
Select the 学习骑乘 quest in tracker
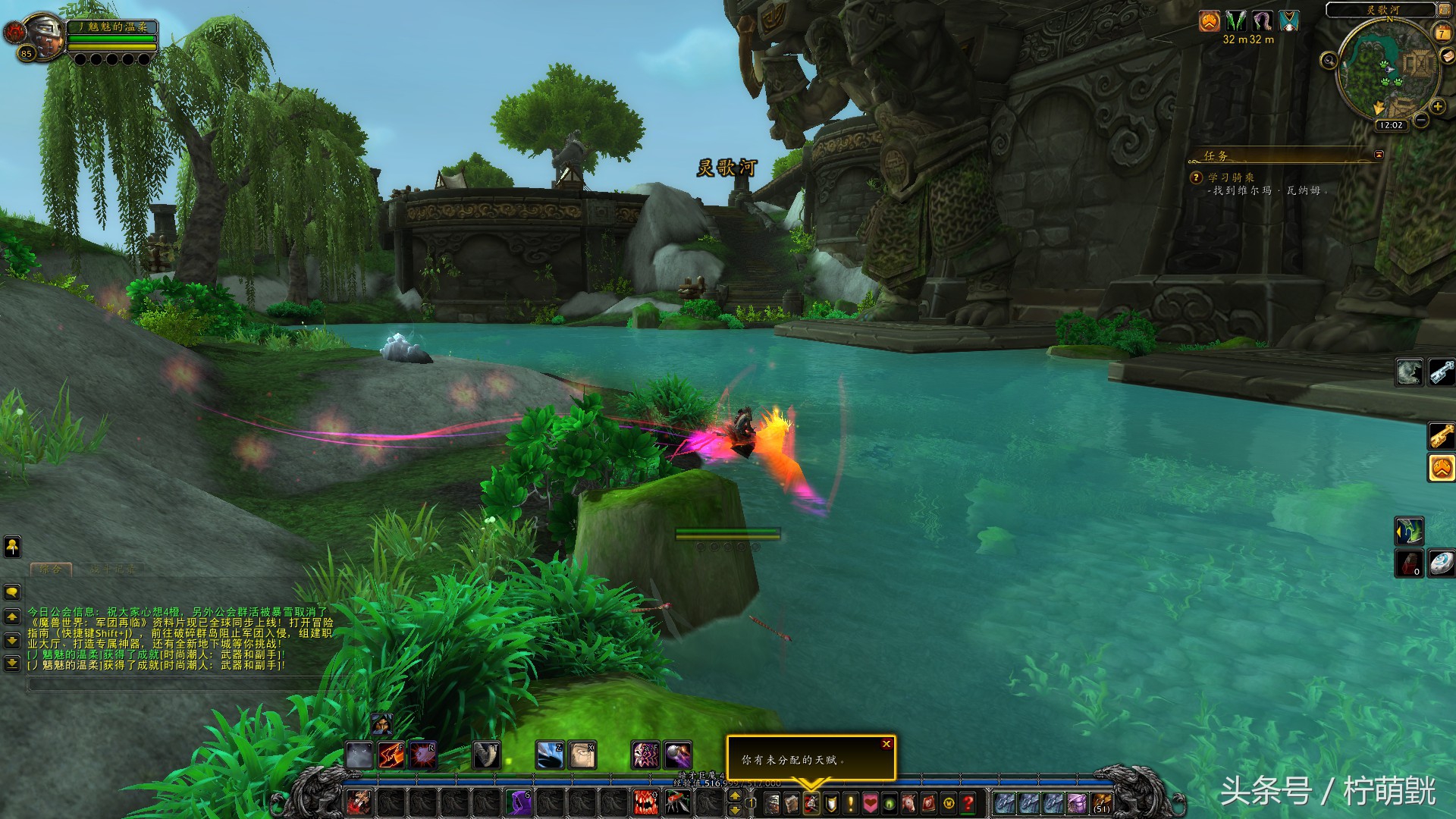[1231, 177]
